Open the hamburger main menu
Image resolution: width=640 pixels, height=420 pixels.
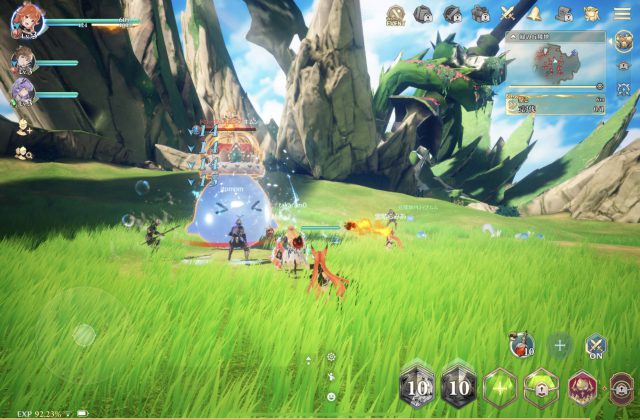tap(622, 14)
